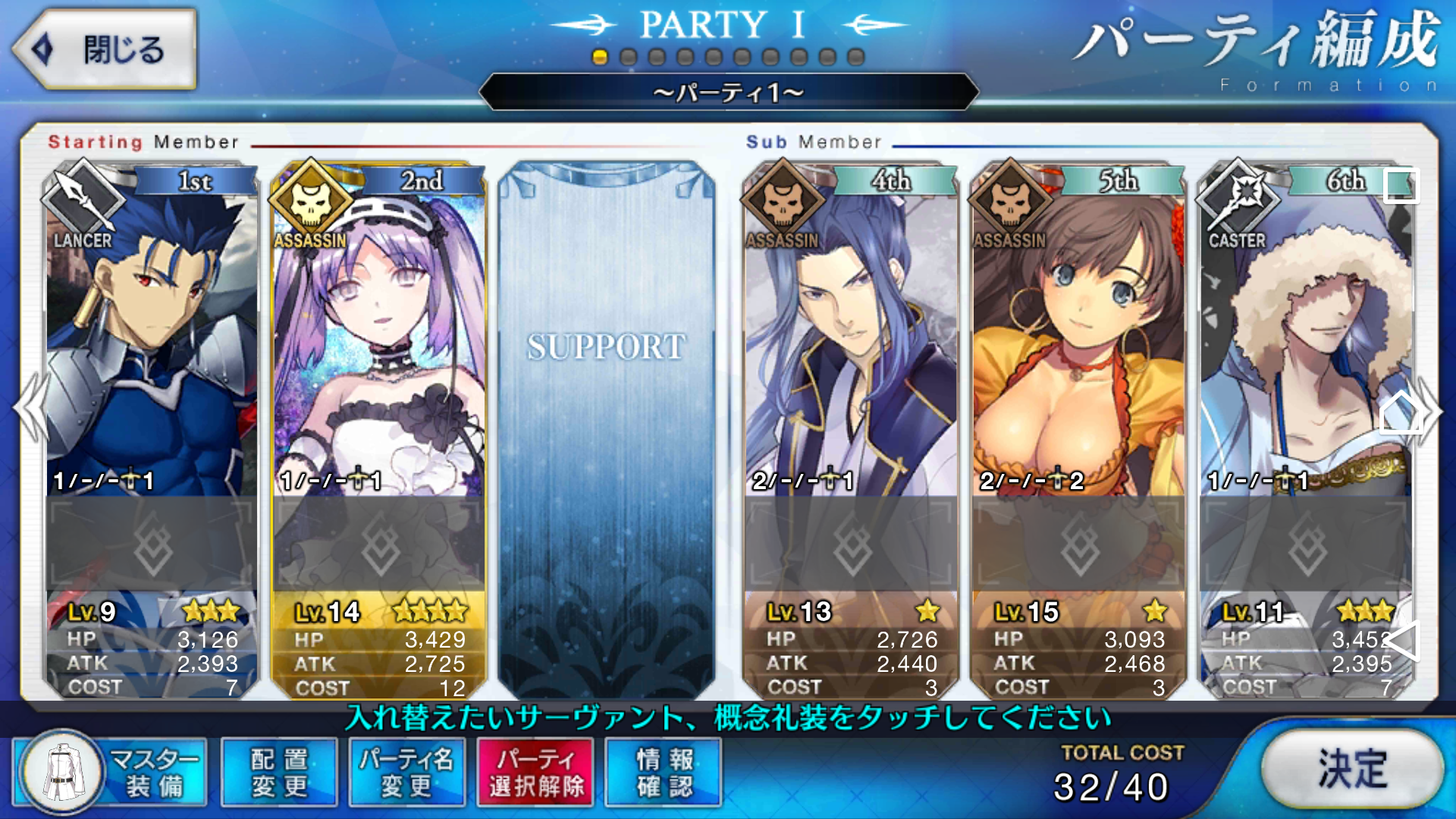Close the party formation screen
Image resolution: width=1456 pixels, height=819 pixels.
pos(105,50)
